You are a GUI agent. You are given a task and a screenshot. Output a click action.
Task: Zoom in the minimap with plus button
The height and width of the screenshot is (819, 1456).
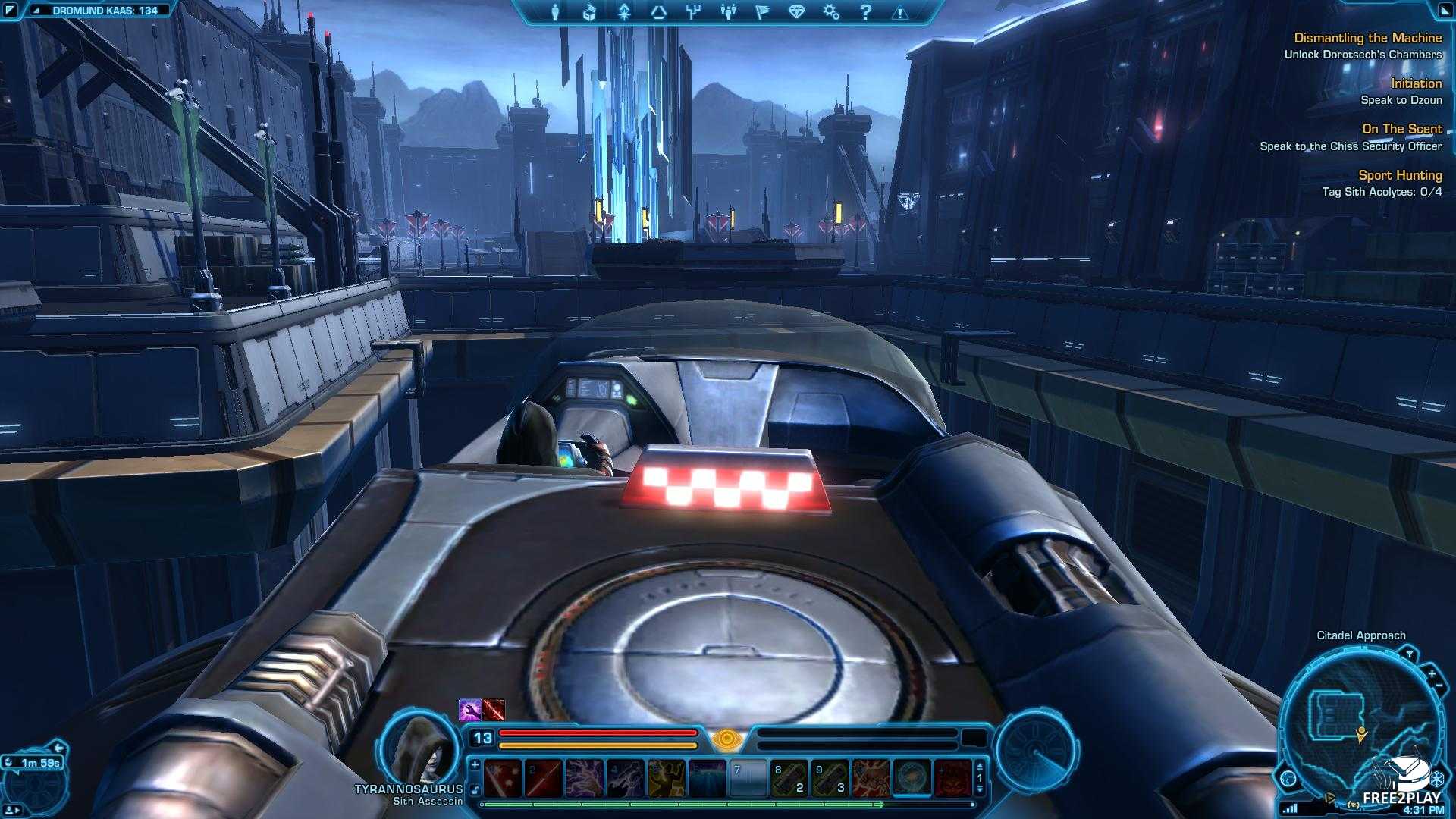point(1431,673)
